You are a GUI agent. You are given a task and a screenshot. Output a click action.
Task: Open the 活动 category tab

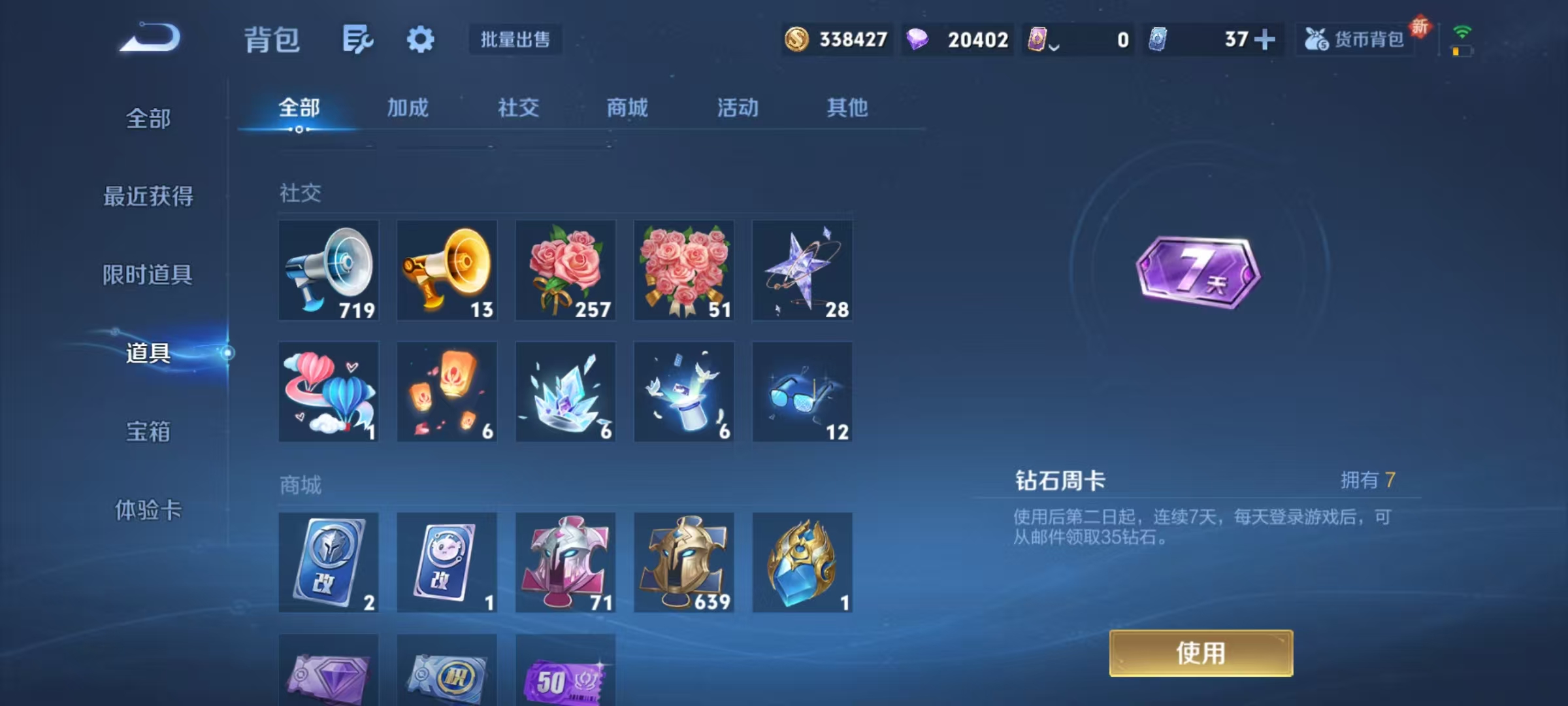(737, 108)
